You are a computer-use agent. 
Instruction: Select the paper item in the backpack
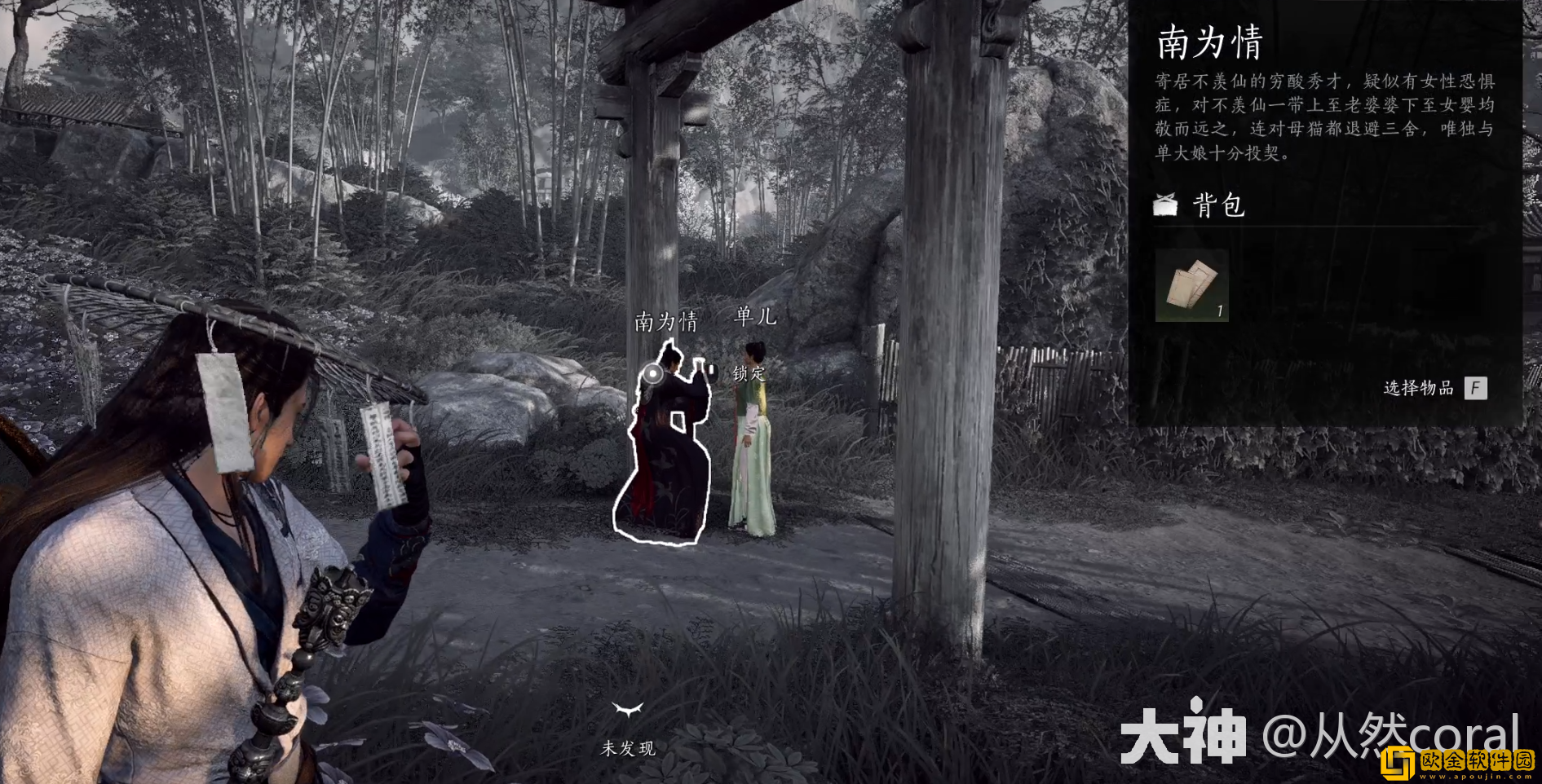1191,285
